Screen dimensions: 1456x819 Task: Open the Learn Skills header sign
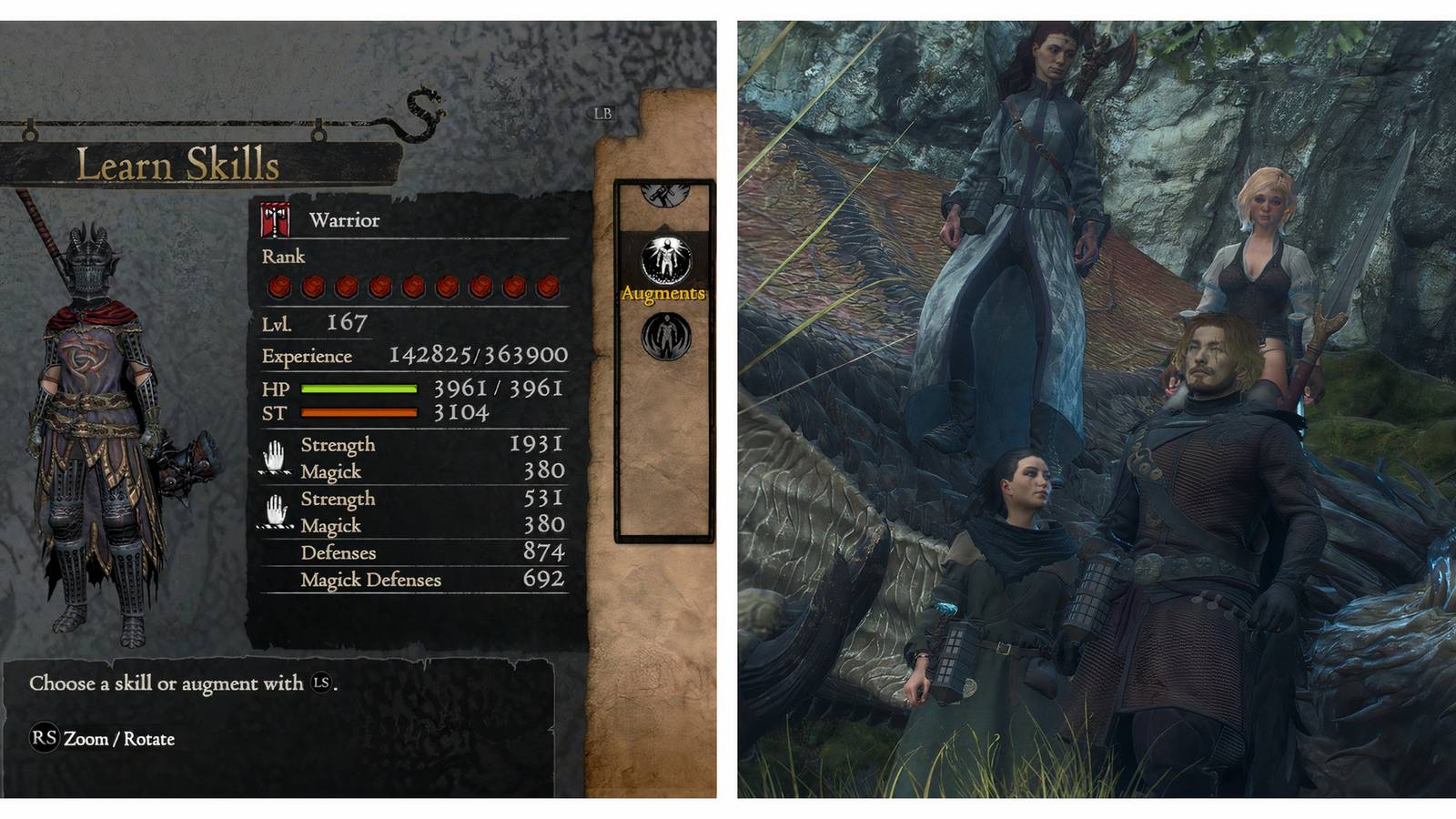pos(178,164)
